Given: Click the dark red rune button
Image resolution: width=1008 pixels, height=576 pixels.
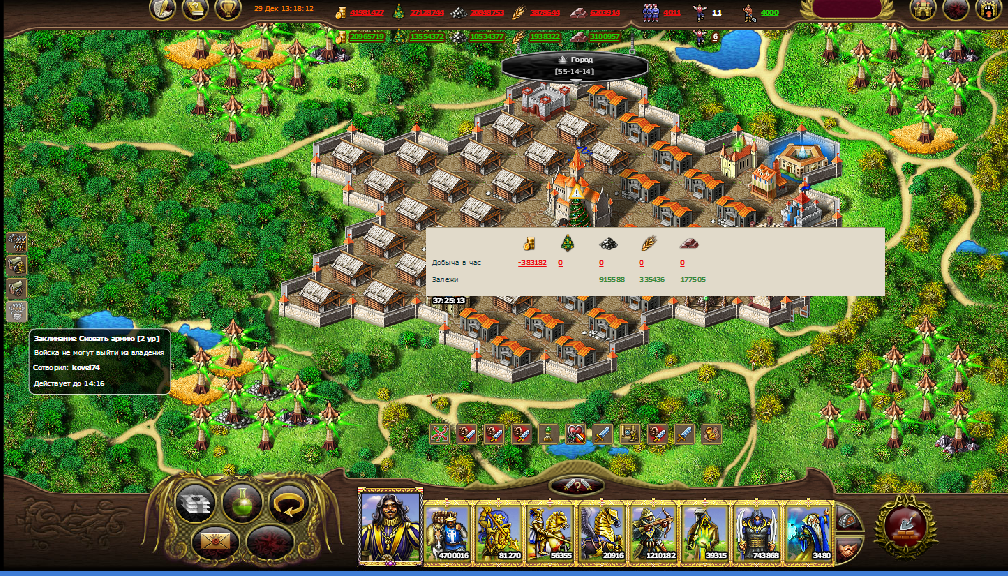Looking at the screenshot, I should point(268,543).
